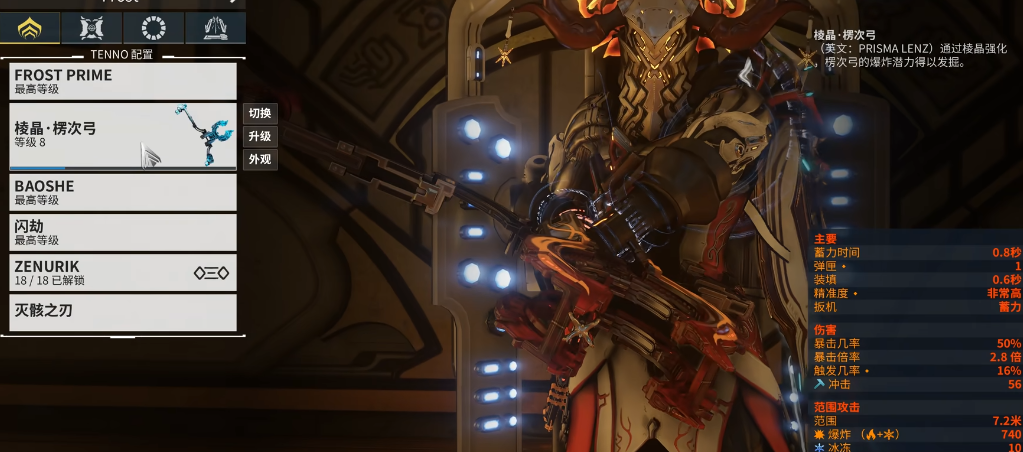Select the BAOSHE secondary weapon row
The height and width of the screenshot is (452, 1023).
[123, 192]
